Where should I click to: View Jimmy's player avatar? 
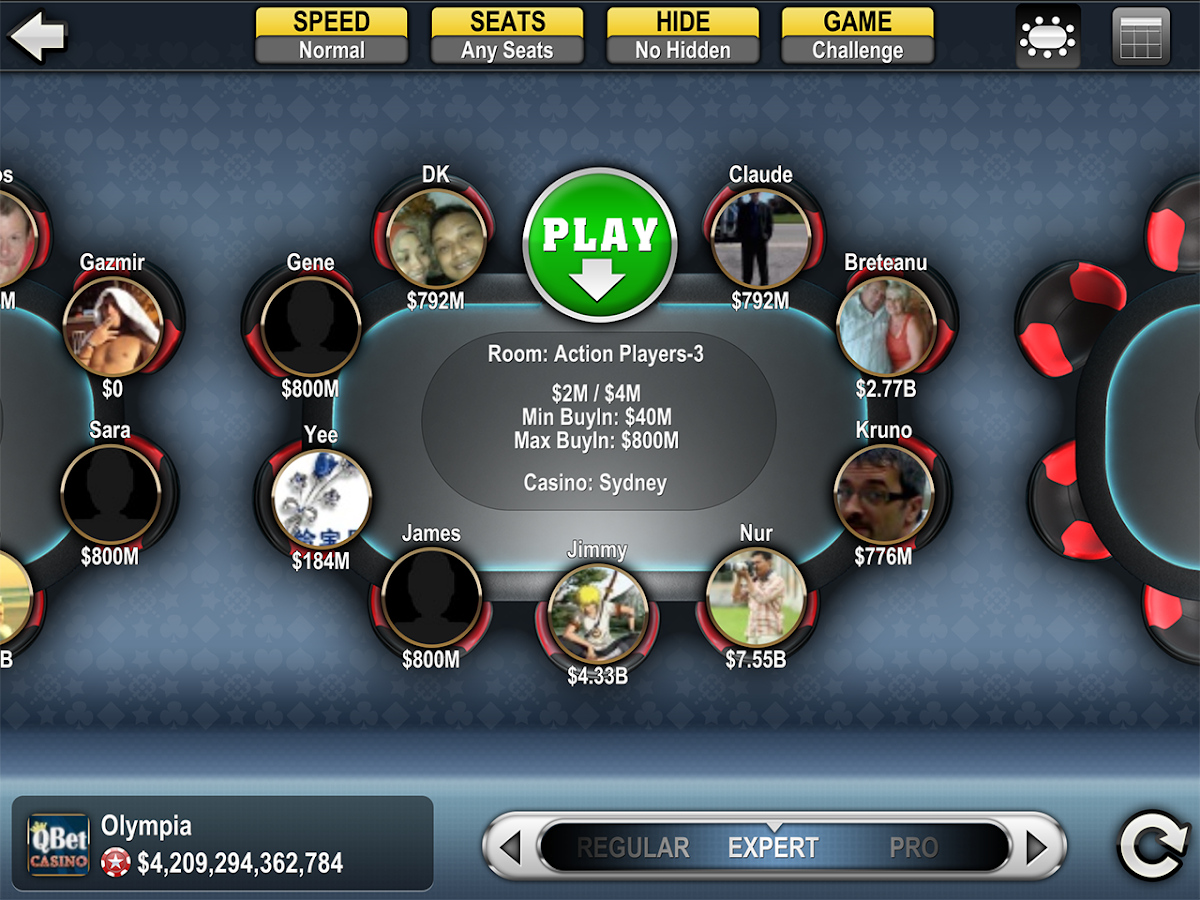pos(597,614)
